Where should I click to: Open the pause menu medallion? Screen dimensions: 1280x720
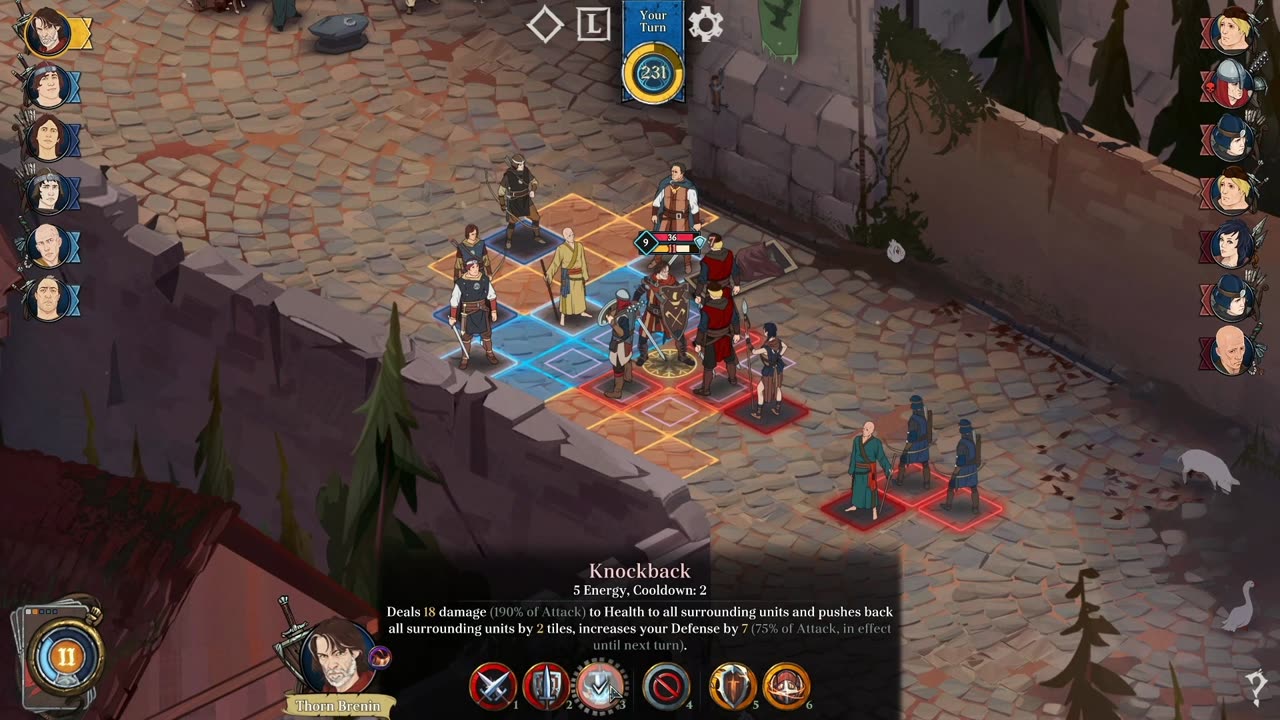click(x=65, y=657)
